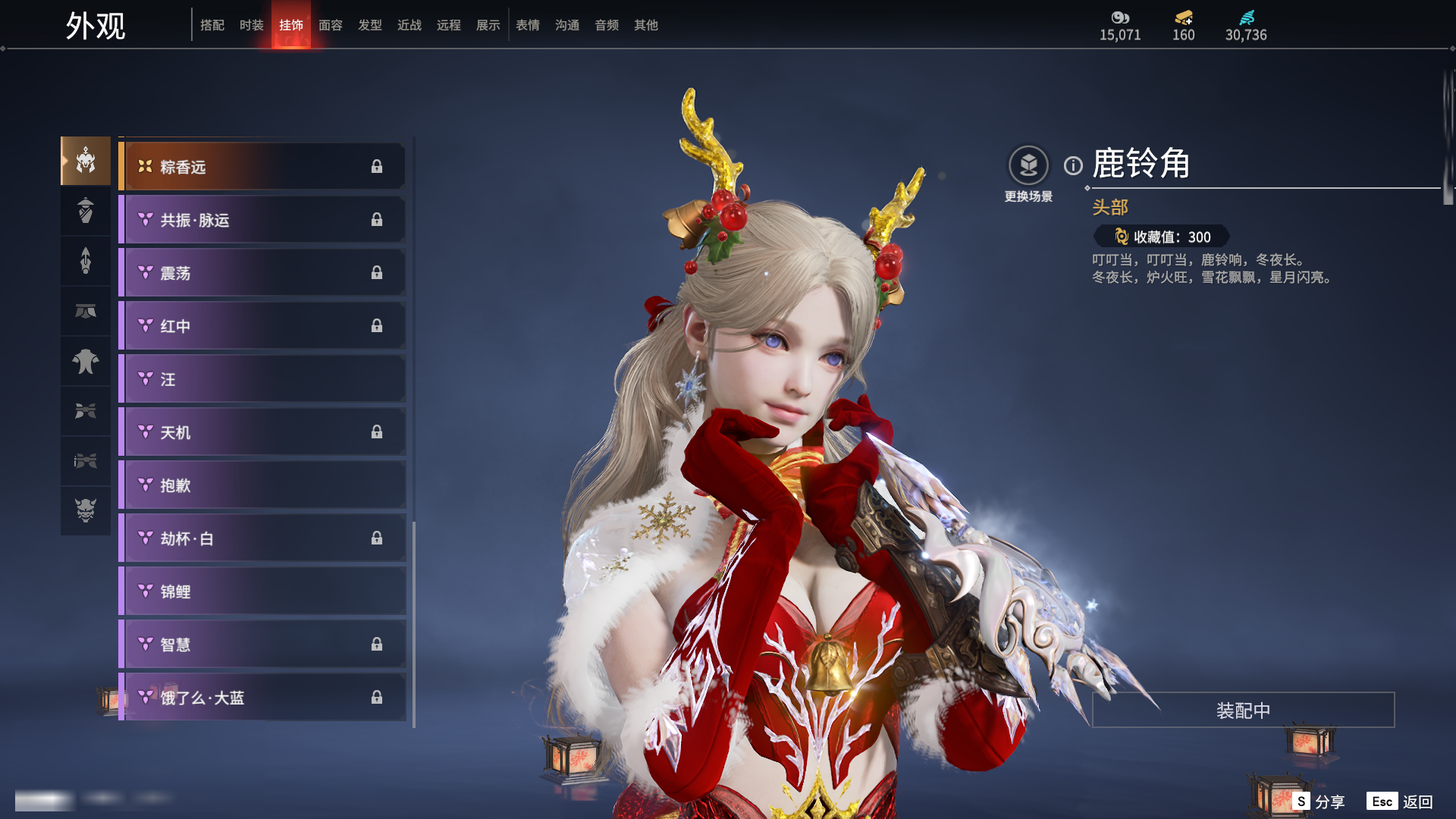Pick the 汪 accessory entry

click(x=262, y=379)
